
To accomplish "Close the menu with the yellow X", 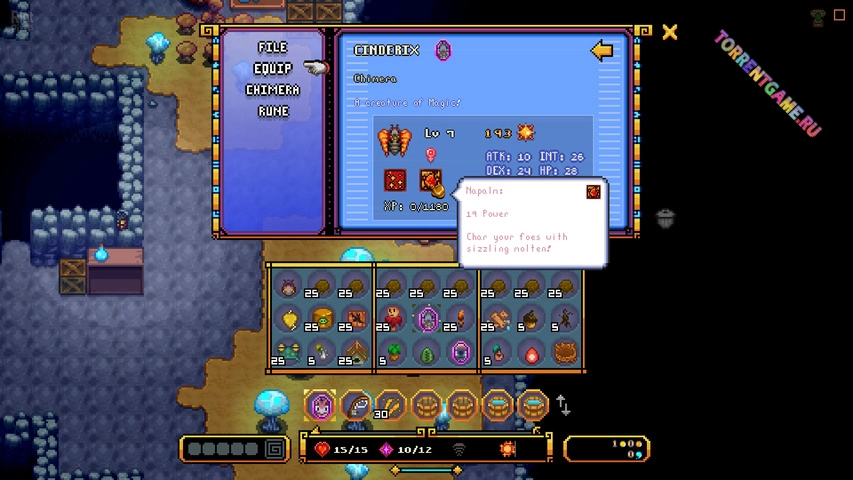I will click(x=670, y=32).
